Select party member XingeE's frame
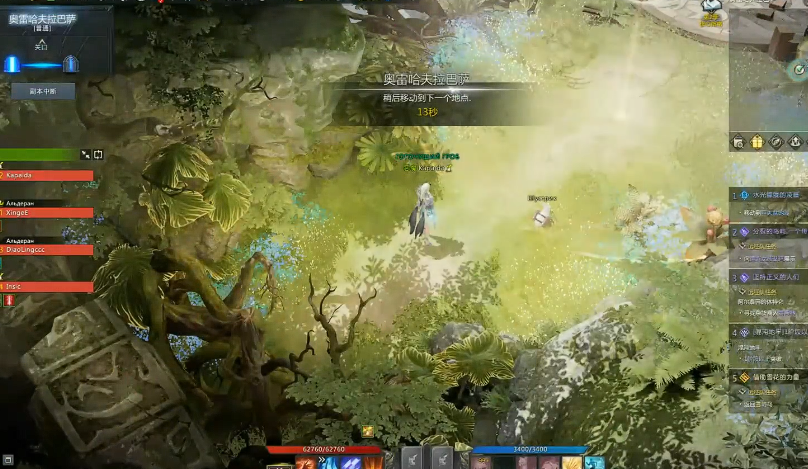808x469 pixels. click(47, 212)
